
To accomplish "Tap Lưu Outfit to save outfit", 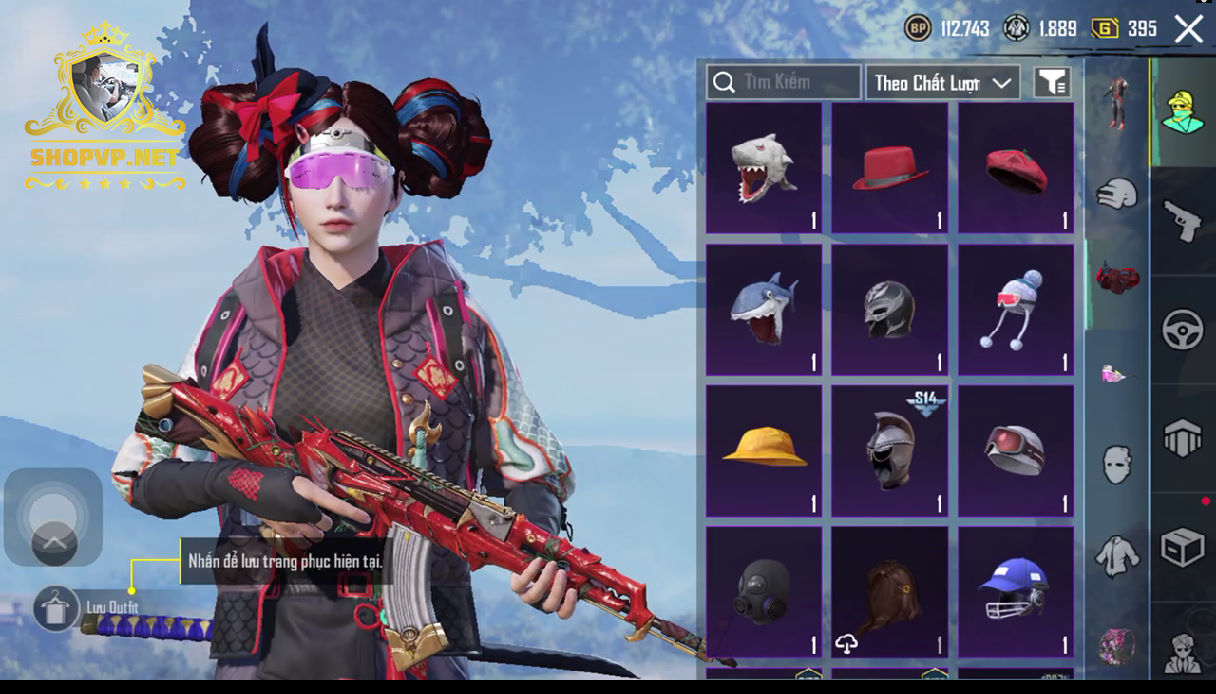I will (57, 607).
